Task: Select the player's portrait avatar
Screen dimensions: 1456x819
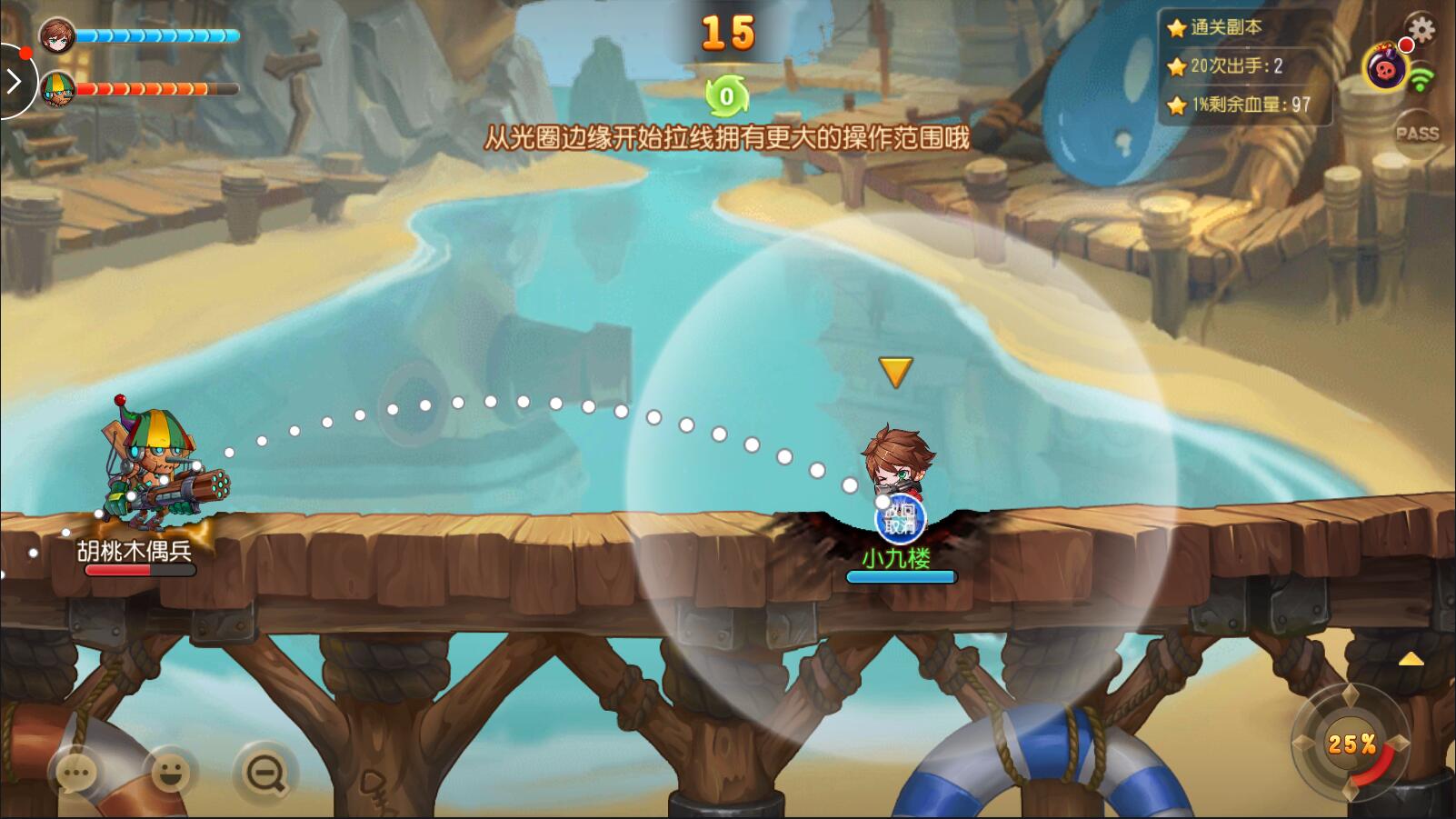Action: tap(57, 35)
